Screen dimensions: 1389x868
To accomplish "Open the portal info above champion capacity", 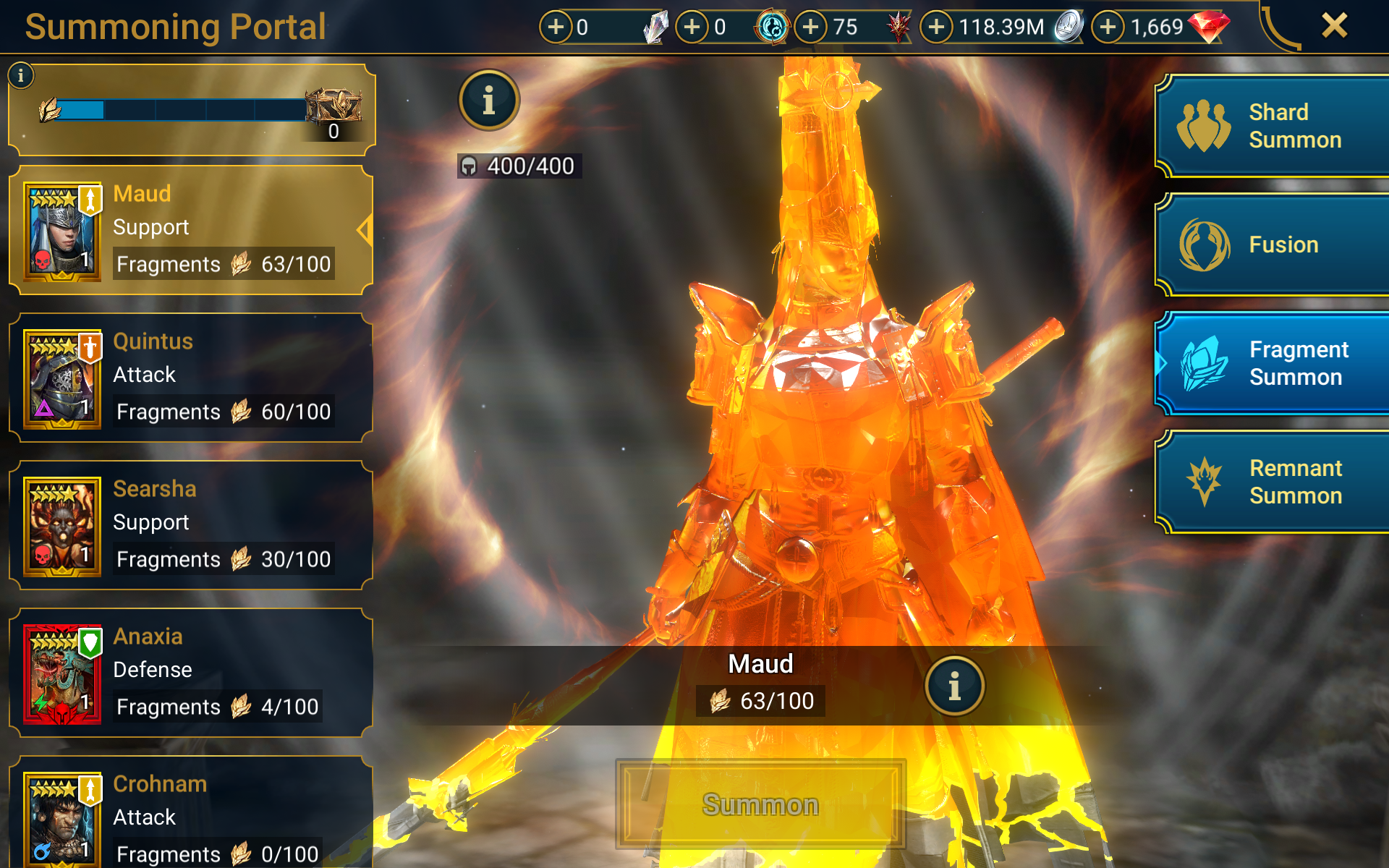I will point(489,101).
